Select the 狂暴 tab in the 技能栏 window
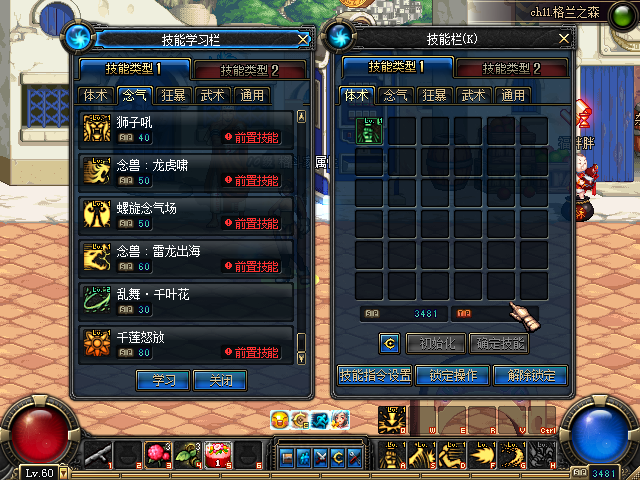 coord(434,96)
